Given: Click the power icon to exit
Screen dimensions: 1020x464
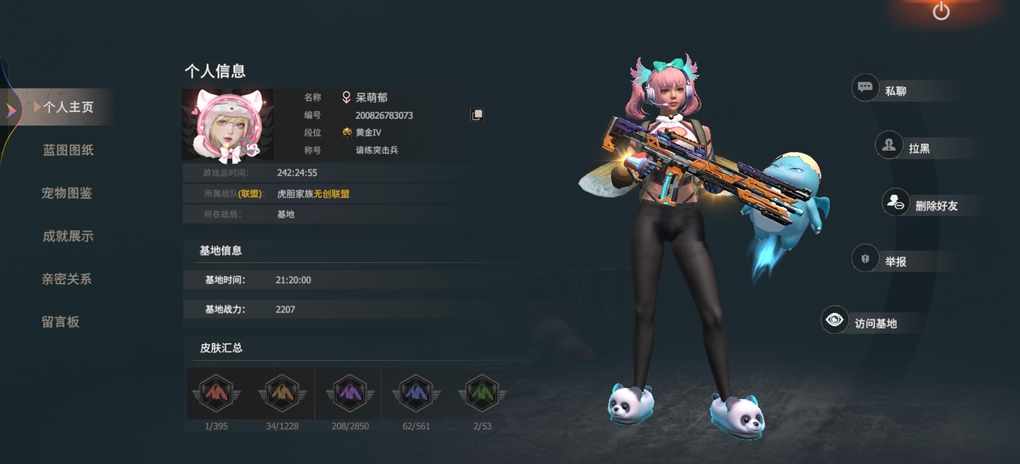Looking at the screenshot, I should [x=941, y=12].
